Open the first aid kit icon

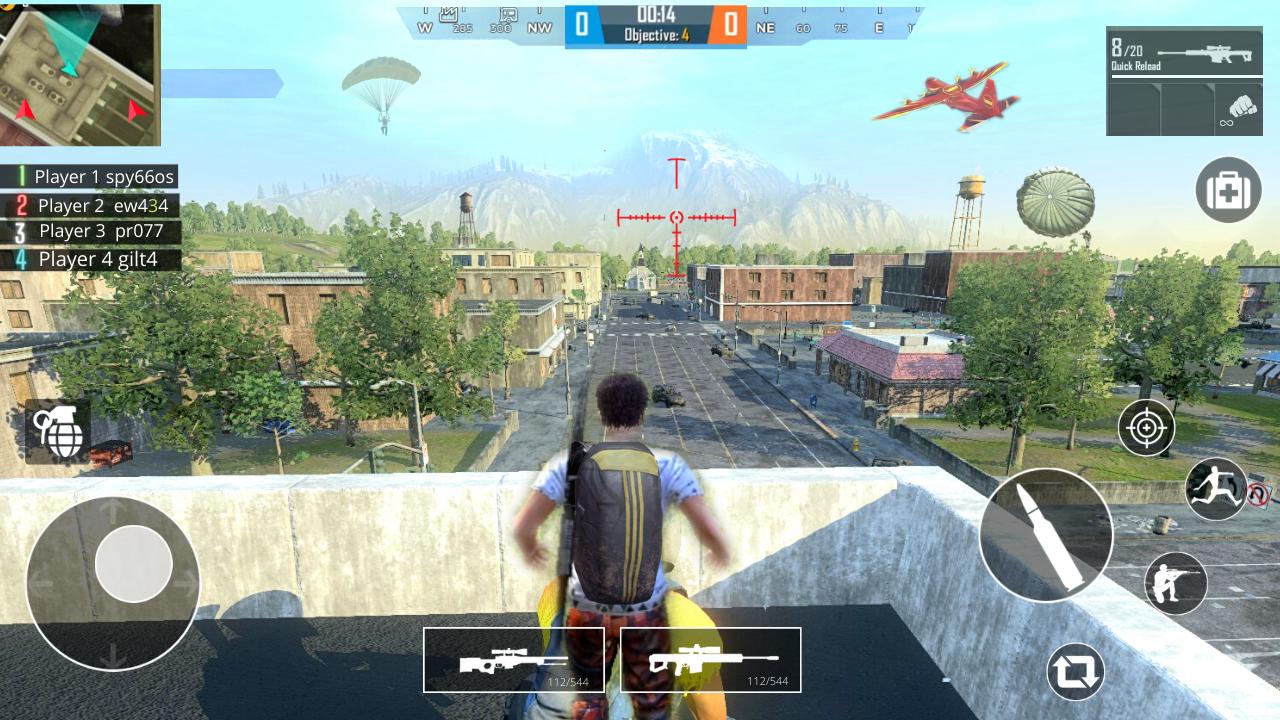click(x=1228, y=190)
